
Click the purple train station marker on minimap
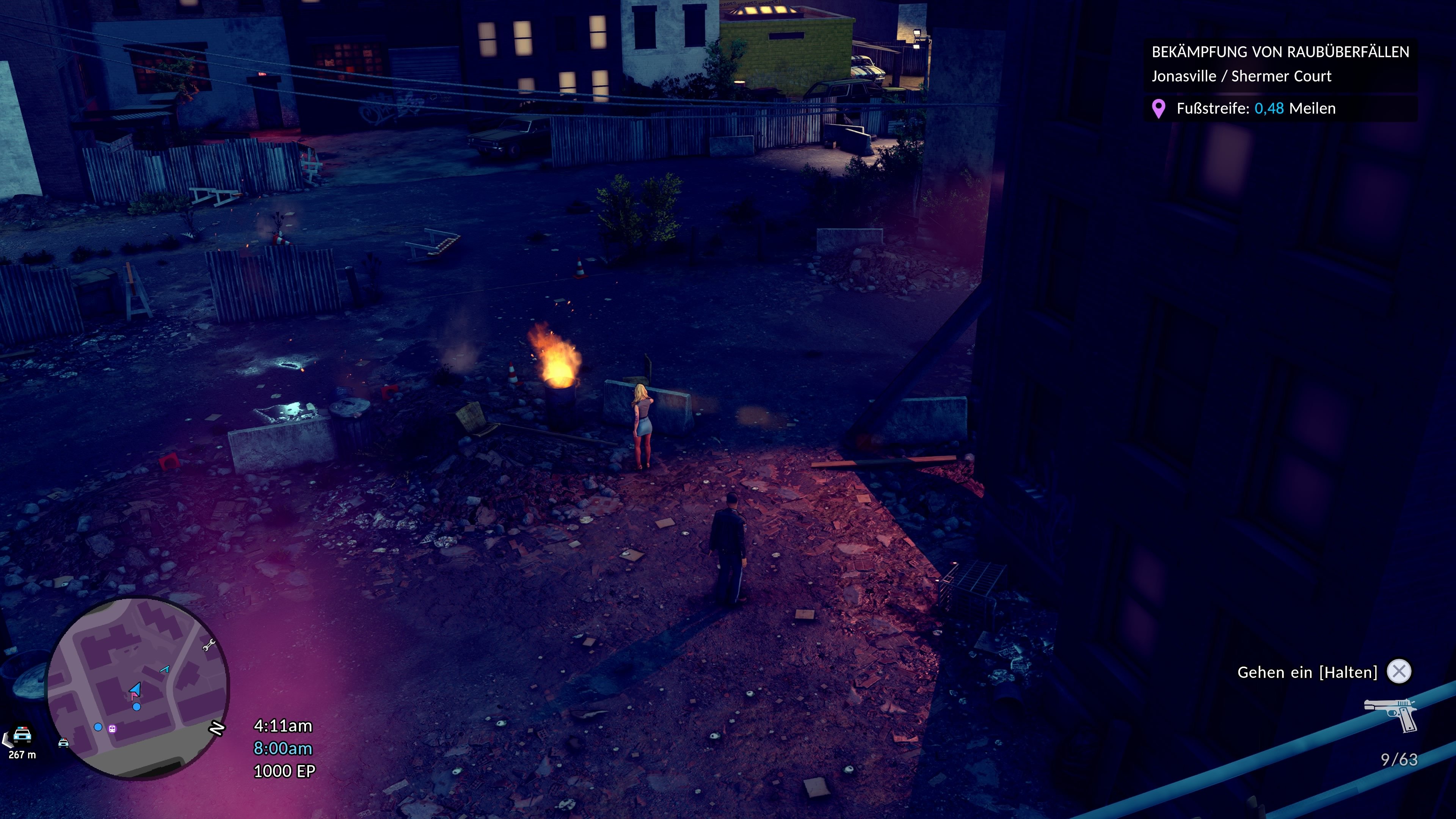pyautogui.click(x=113, y=728)
